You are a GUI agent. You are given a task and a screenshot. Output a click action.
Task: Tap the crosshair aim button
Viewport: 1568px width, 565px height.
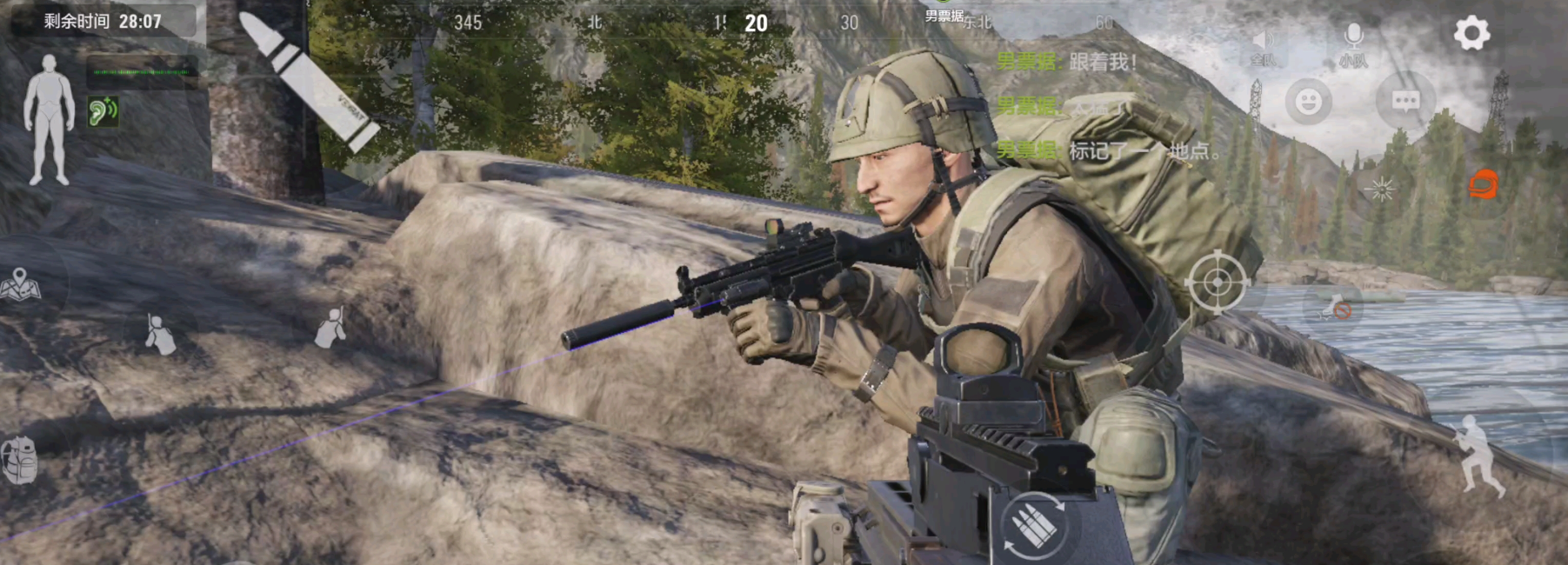[1217, 282]
